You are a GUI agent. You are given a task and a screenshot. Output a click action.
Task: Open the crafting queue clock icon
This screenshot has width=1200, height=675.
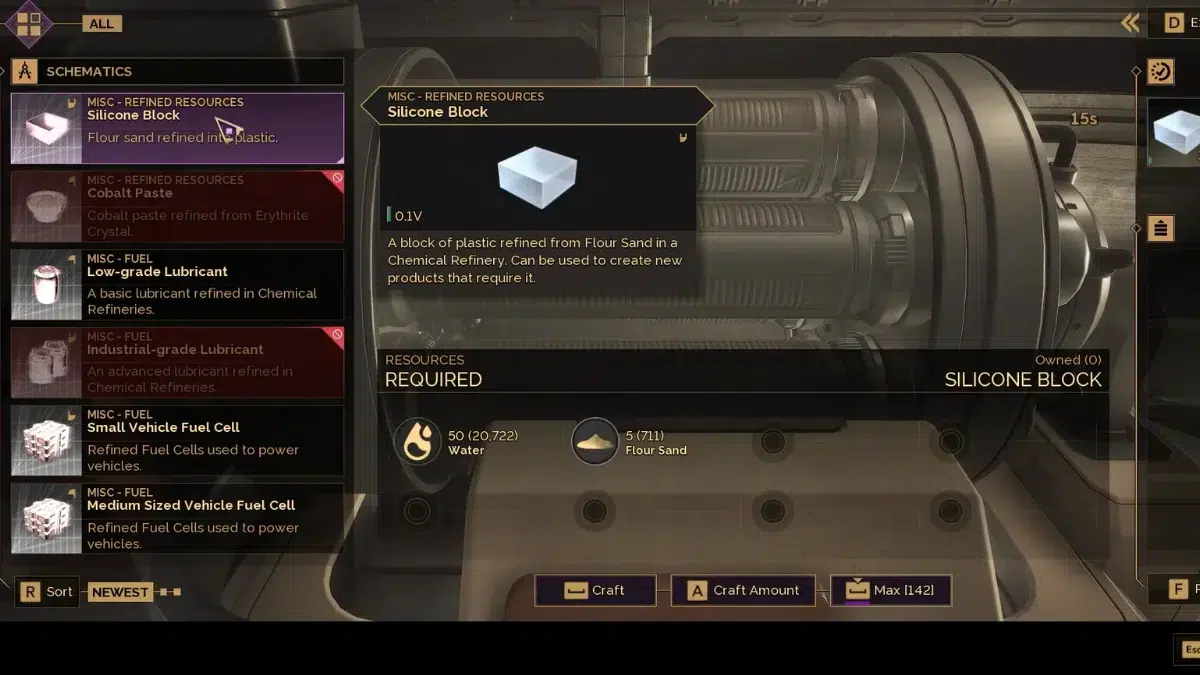click(1161, 71)
